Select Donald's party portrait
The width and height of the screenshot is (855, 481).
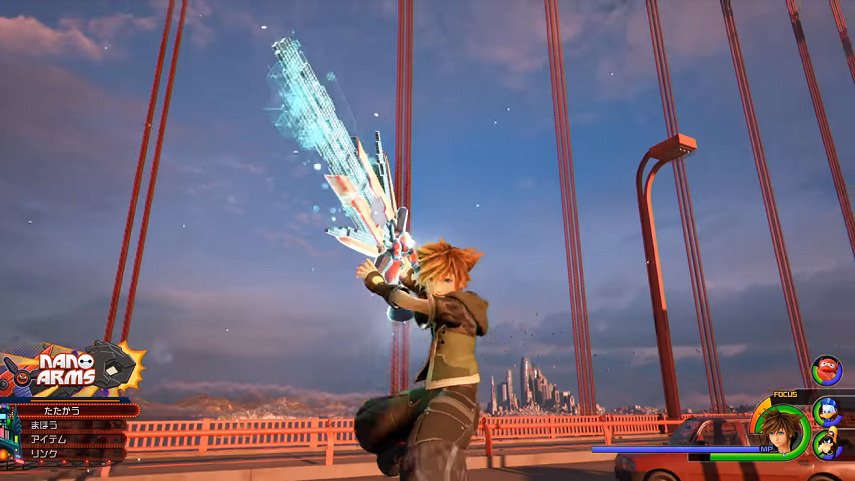coord(828,409)
